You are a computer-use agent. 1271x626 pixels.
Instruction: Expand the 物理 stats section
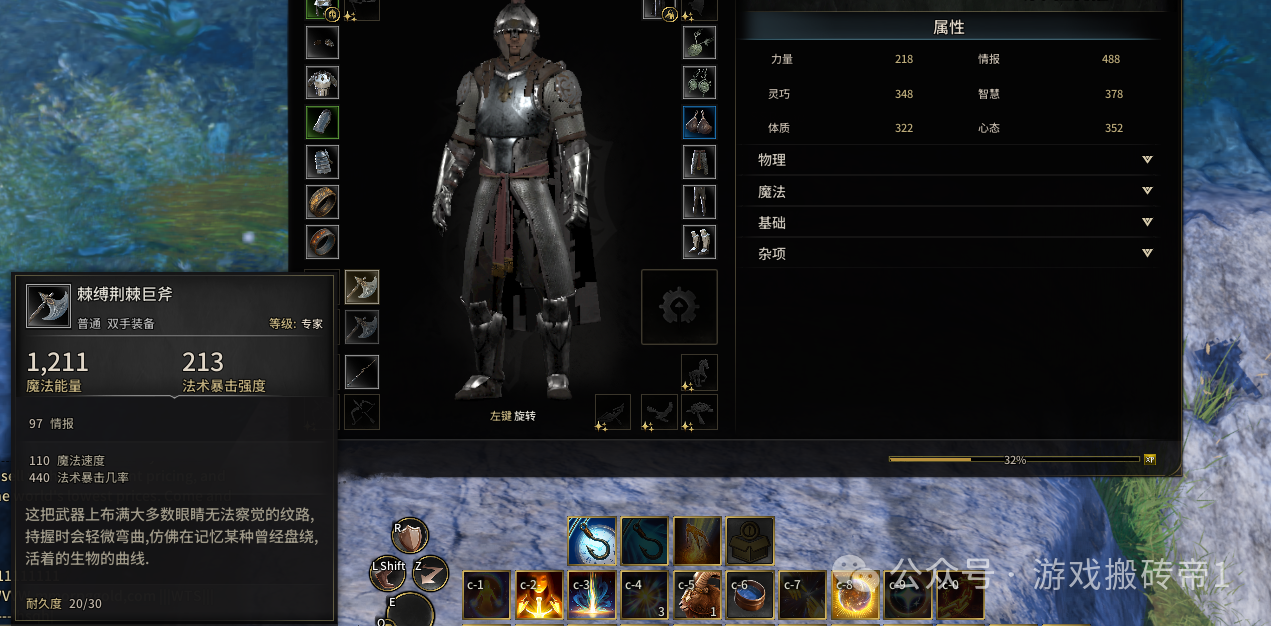pos(1147,160)
